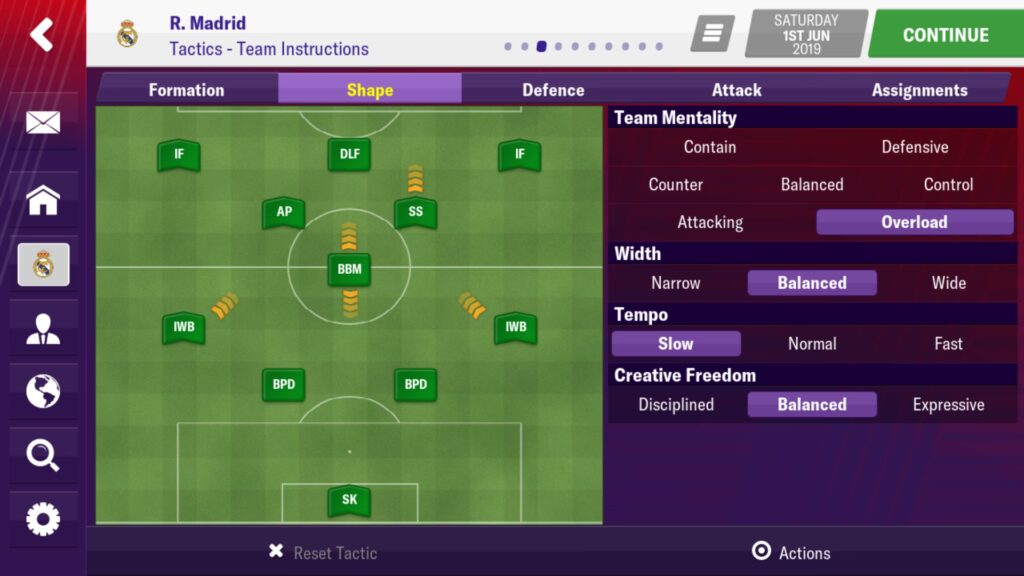This screenshot has width=1024, height=576.
Task: Show the Attack tab
Action: [737, 90]
